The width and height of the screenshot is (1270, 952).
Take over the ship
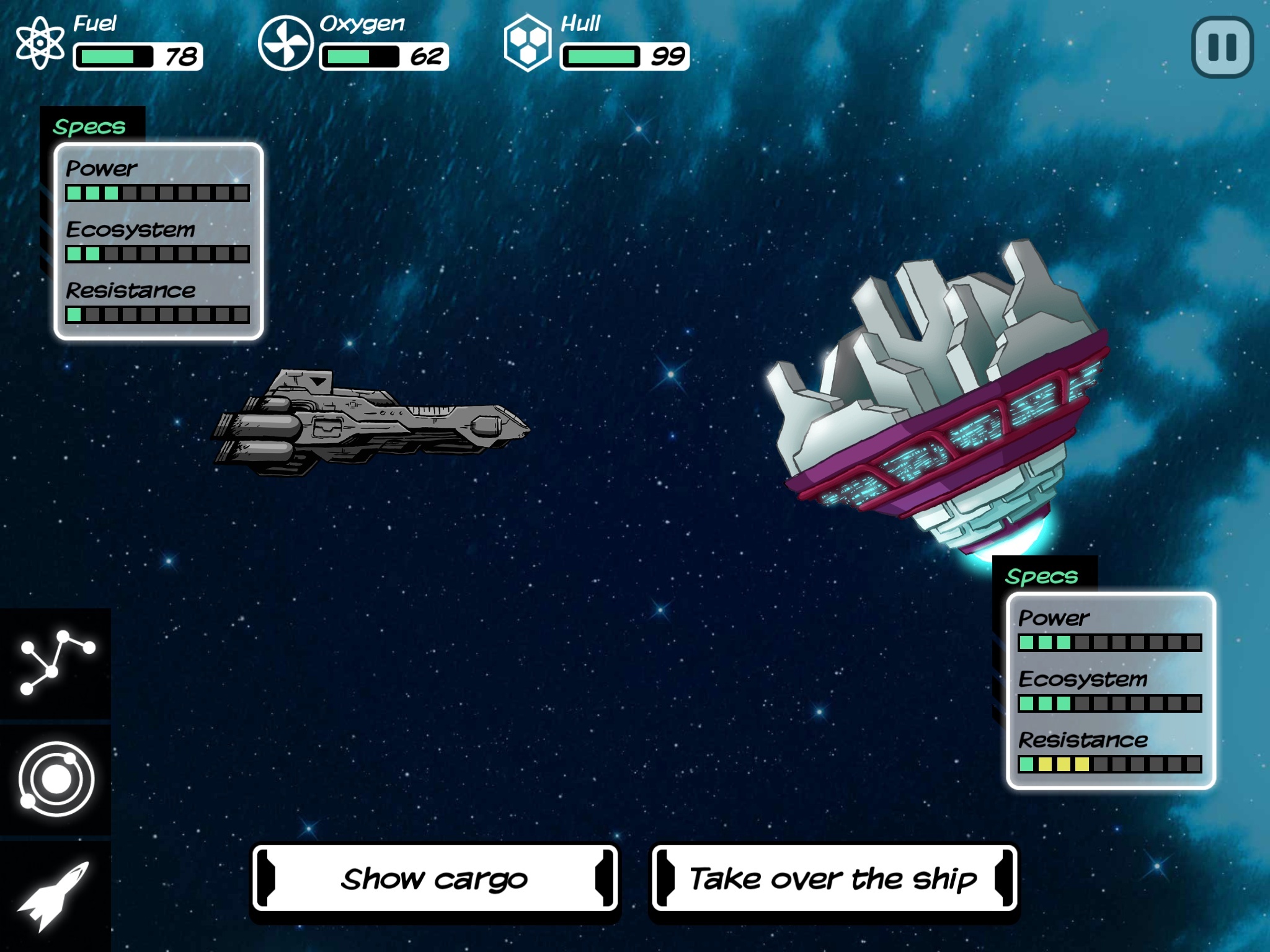click(x=833, y=878)
